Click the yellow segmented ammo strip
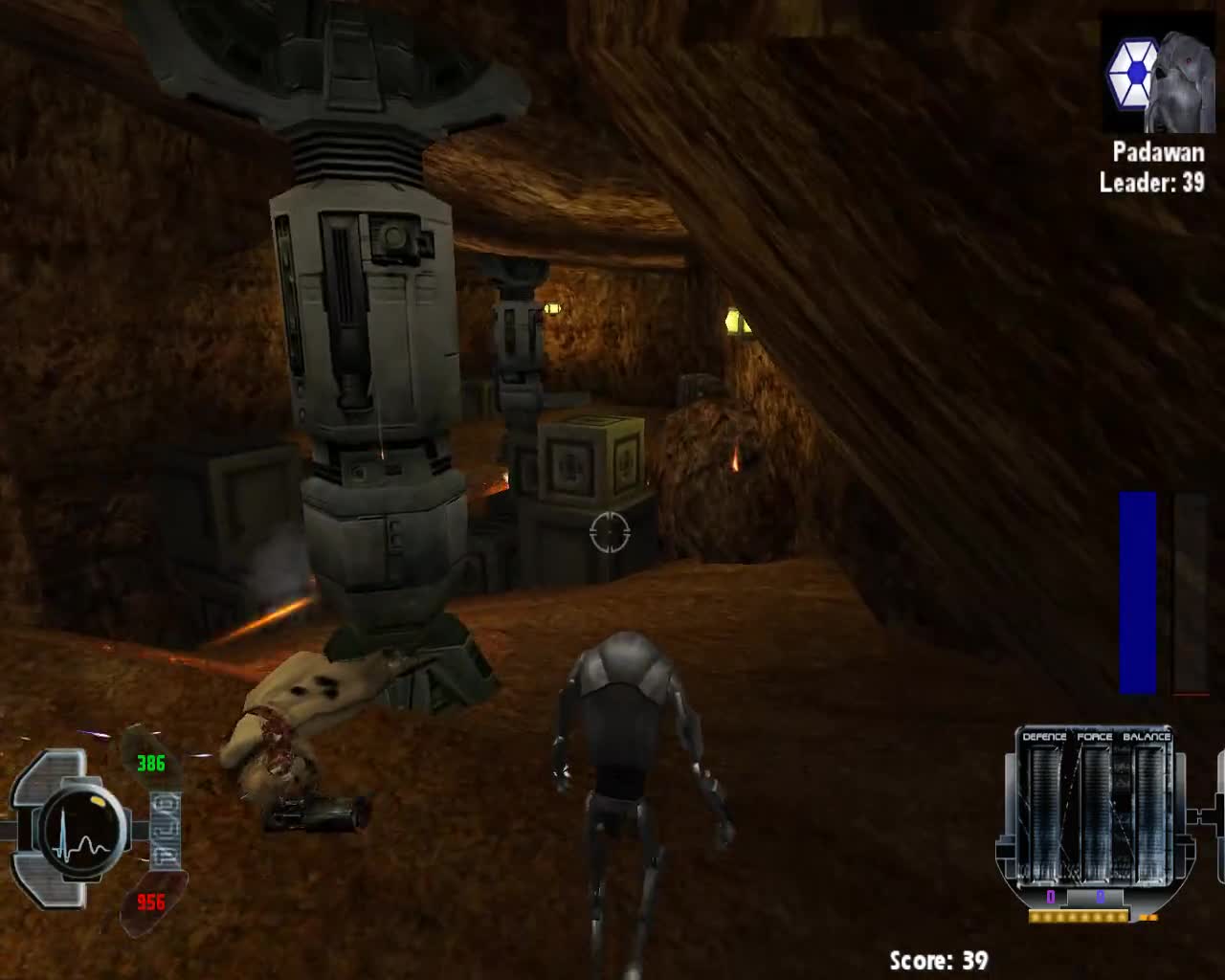This screenshot has height=980, width=1225. 1077,917
